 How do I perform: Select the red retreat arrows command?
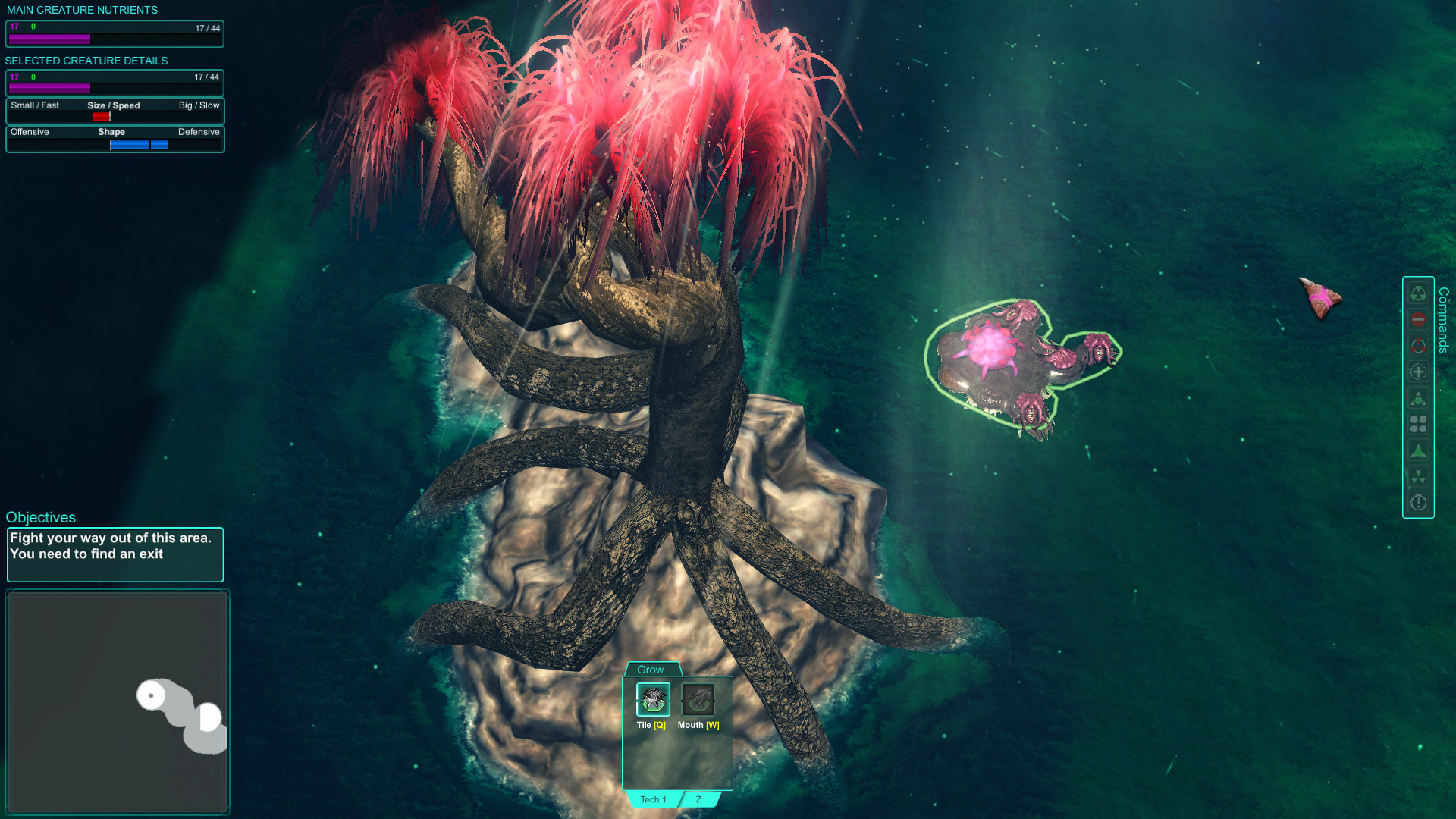1418,346
